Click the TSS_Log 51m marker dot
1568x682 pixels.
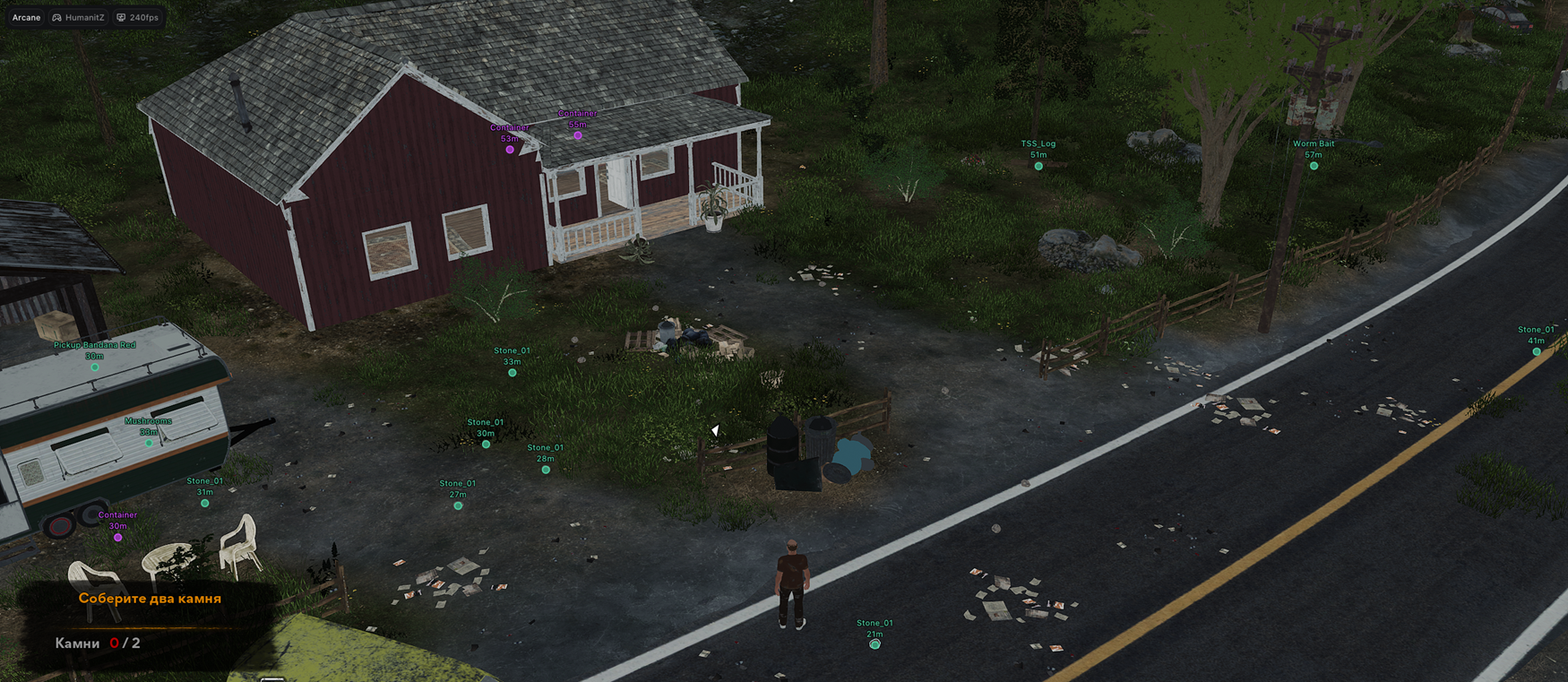click(x=1038, y=165)
